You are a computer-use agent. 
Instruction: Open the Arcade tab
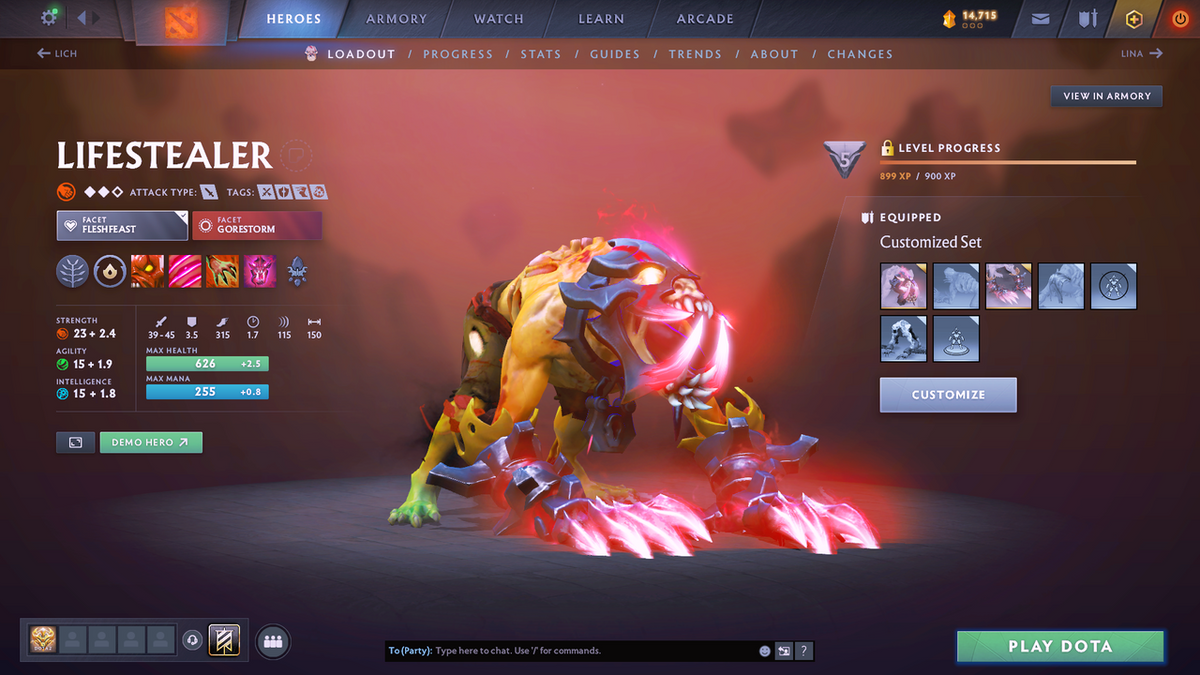click(705, 19)
